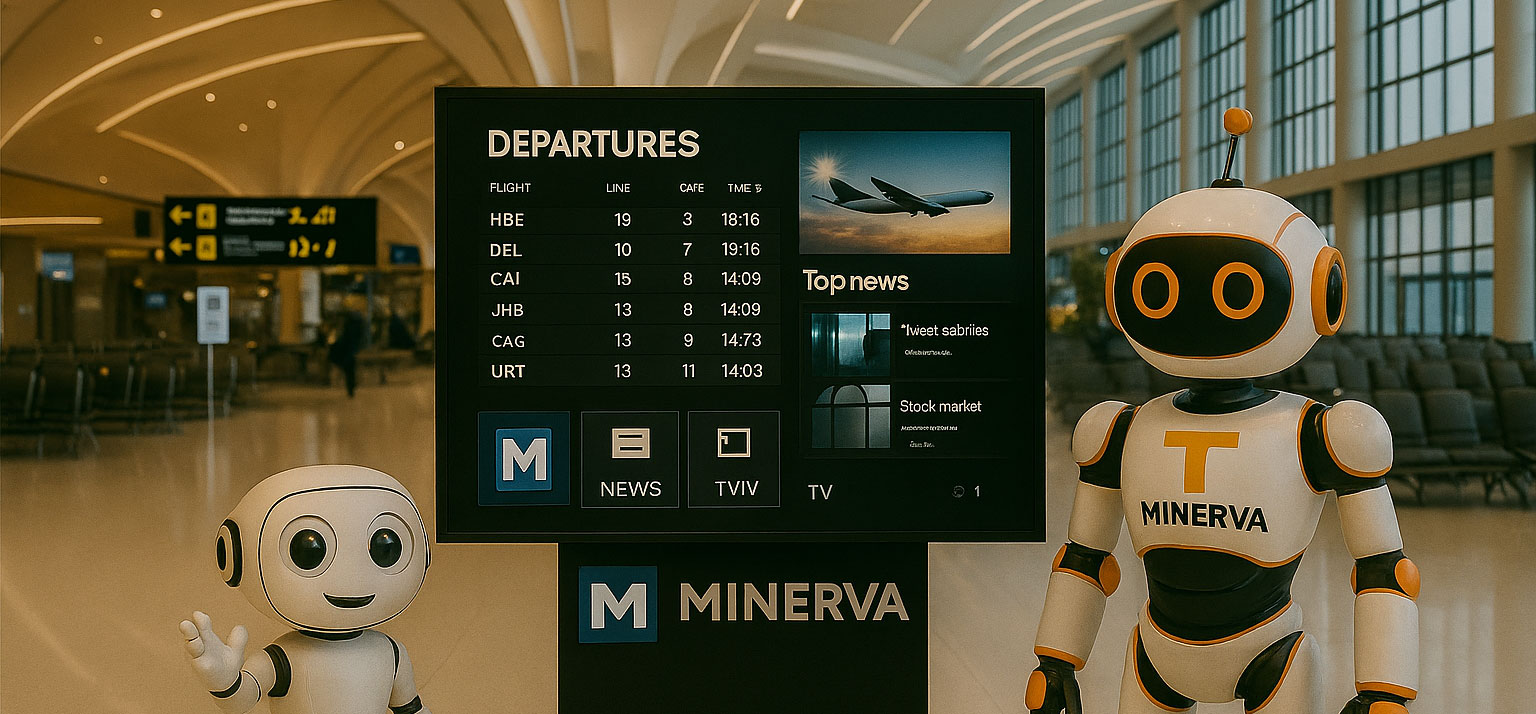Tap the blue M Minerva tile
The width and height of the screenshot is (1536, 714).
click(x=524, y=459)
